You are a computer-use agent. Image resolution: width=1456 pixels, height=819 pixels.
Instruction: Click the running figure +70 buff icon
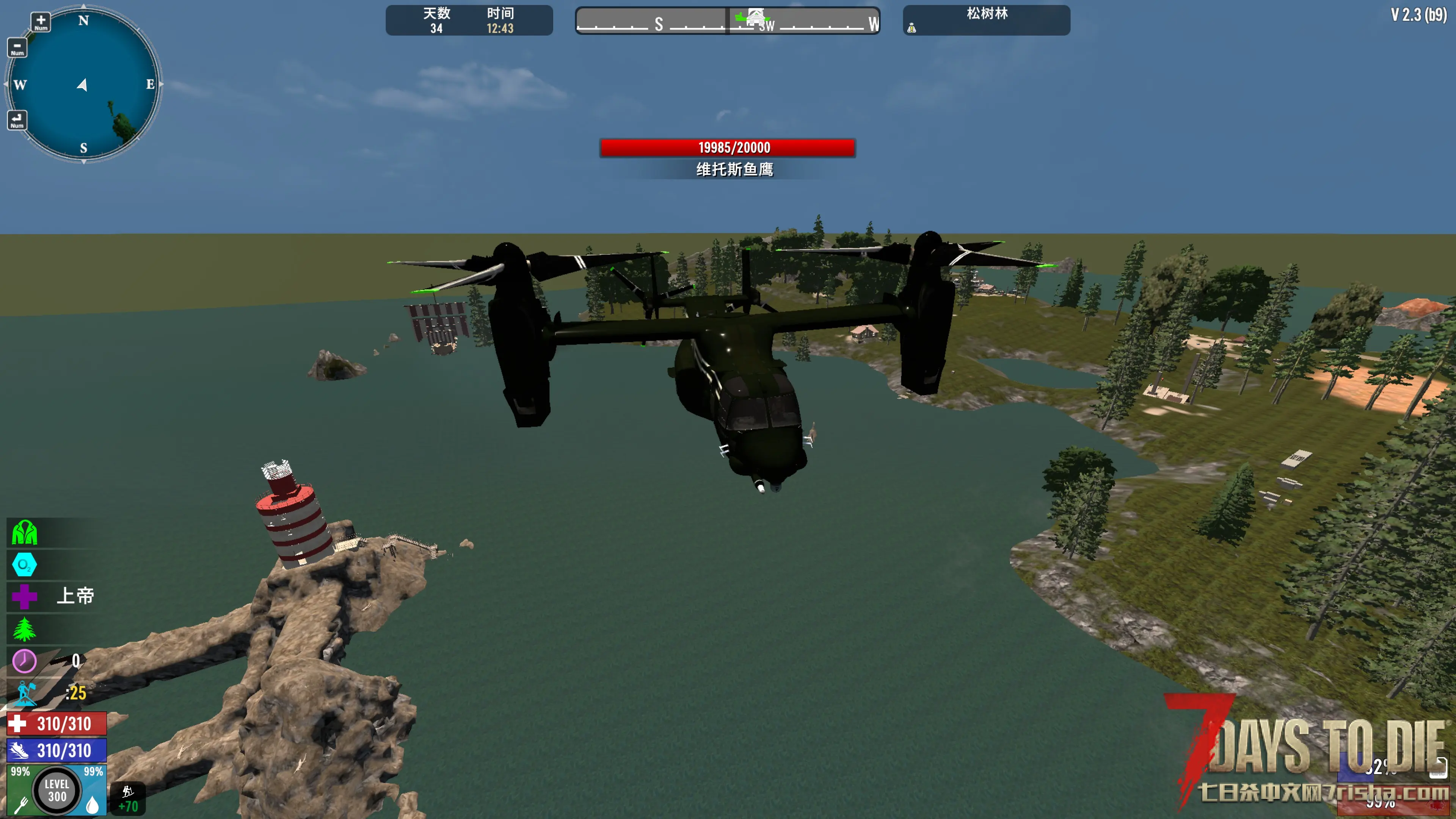[x=128, y=798]
